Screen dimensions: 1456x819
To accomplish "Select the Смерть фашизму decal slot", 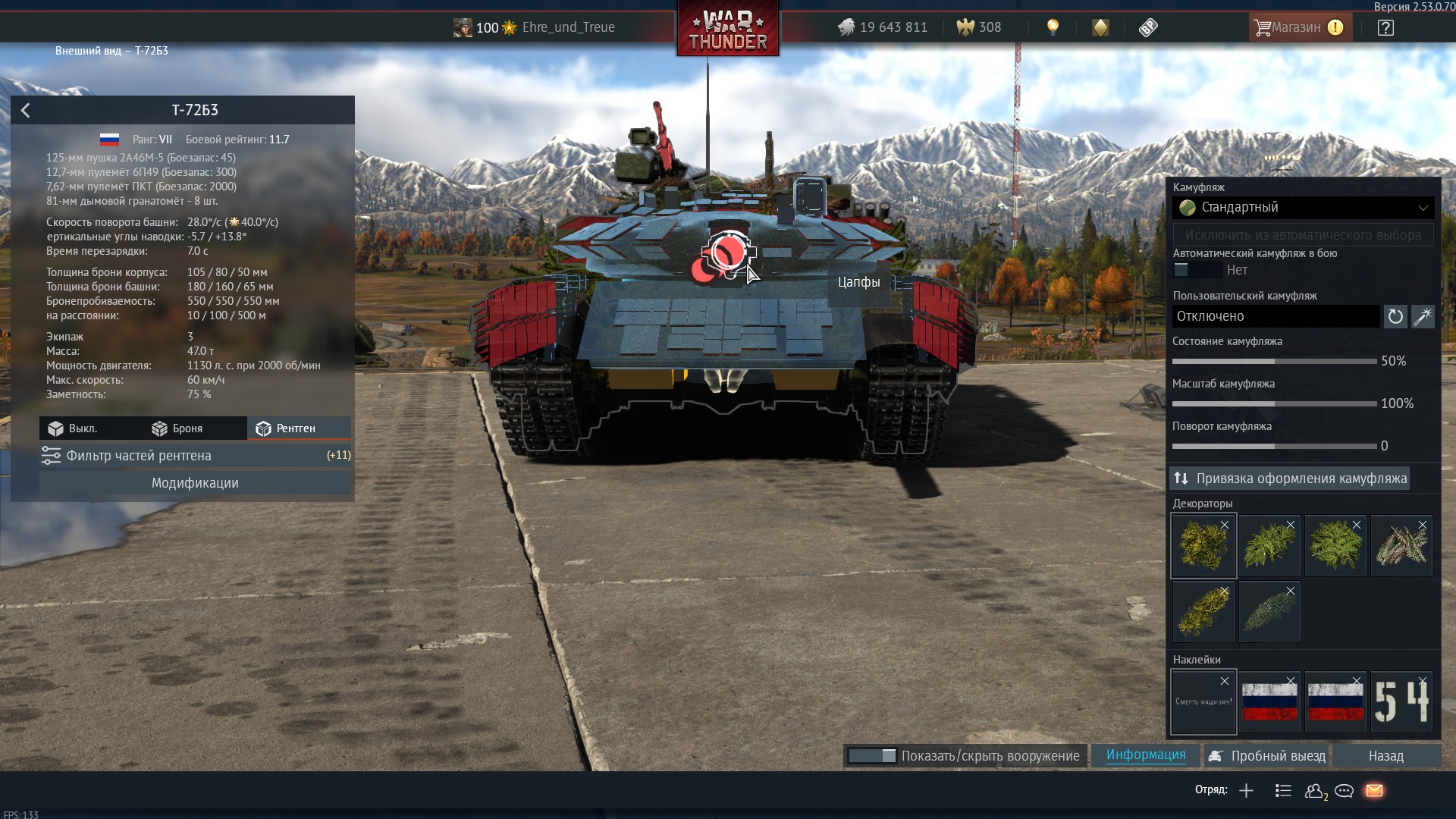I will click(1203, 702).
